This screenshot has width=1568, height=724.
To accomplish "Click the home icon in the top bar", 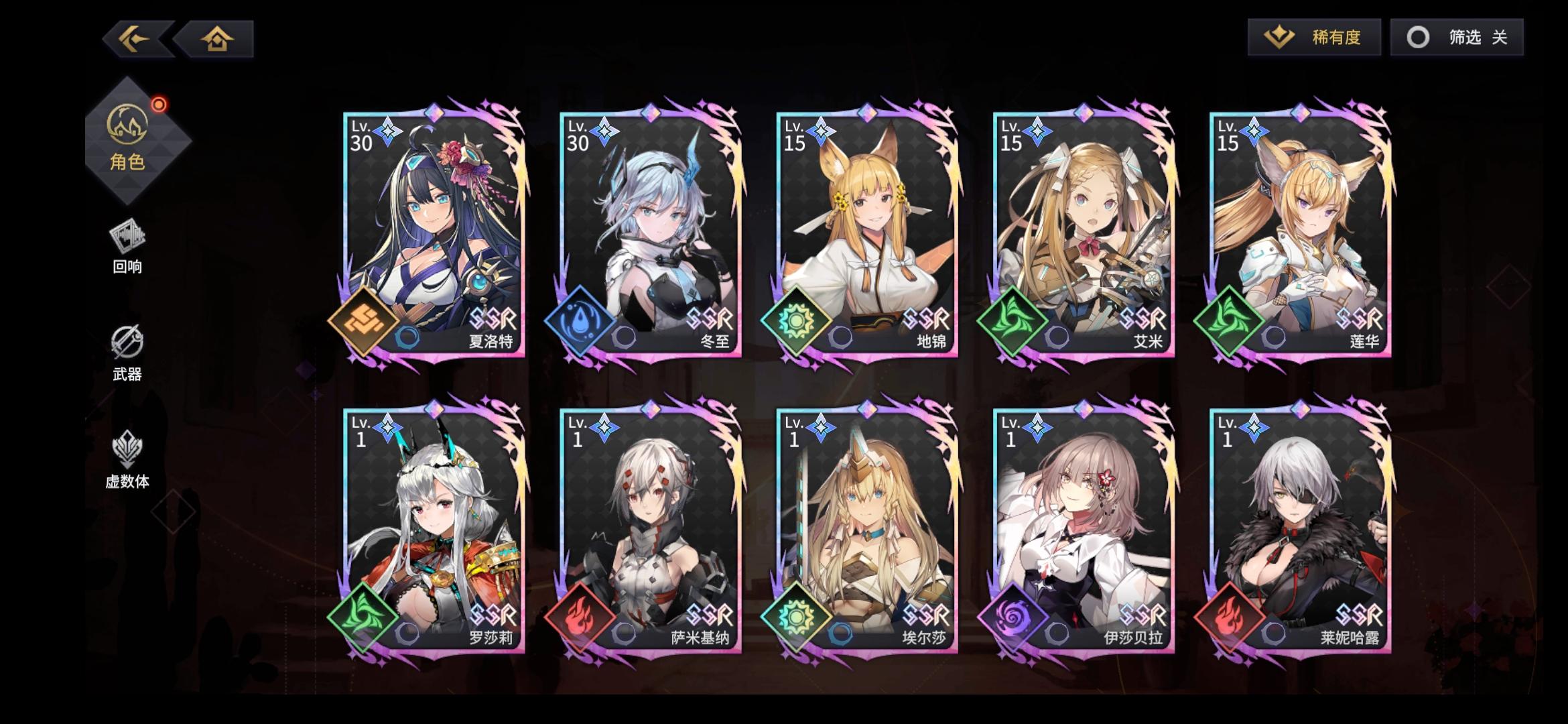I will pos(218,38).
